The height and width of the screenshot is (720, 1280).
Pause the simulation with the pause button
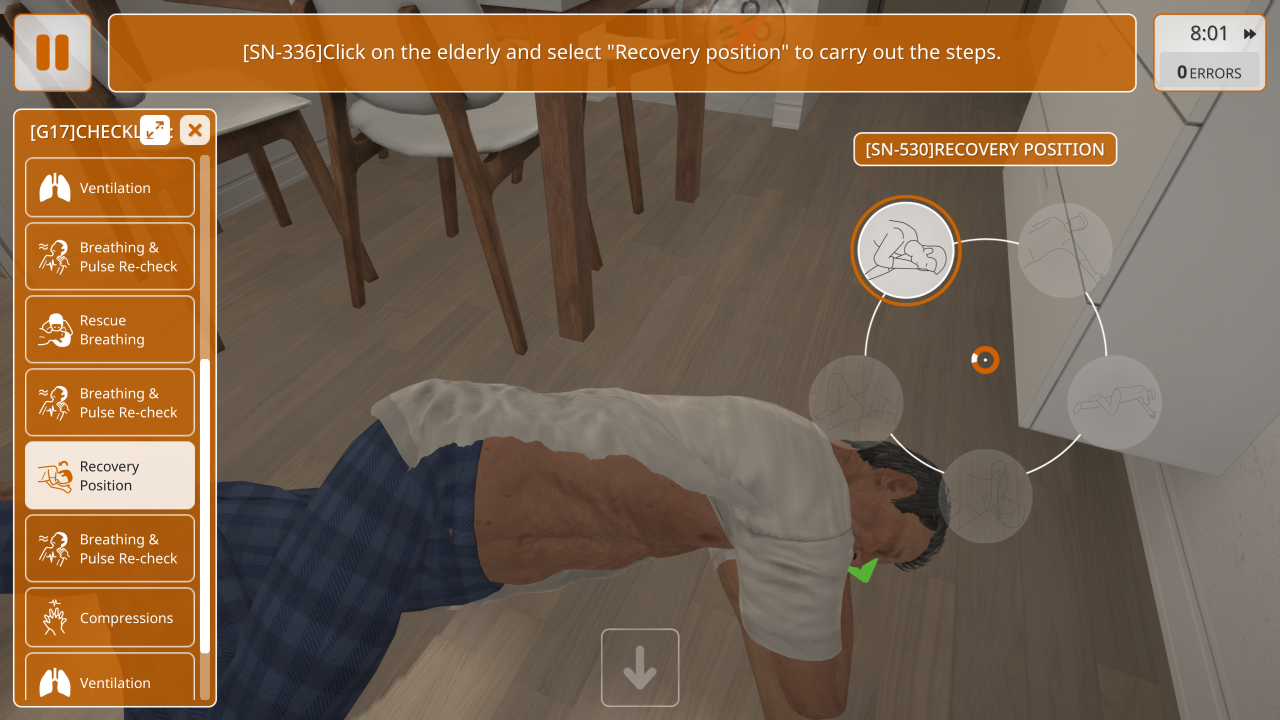pos(52,53)
